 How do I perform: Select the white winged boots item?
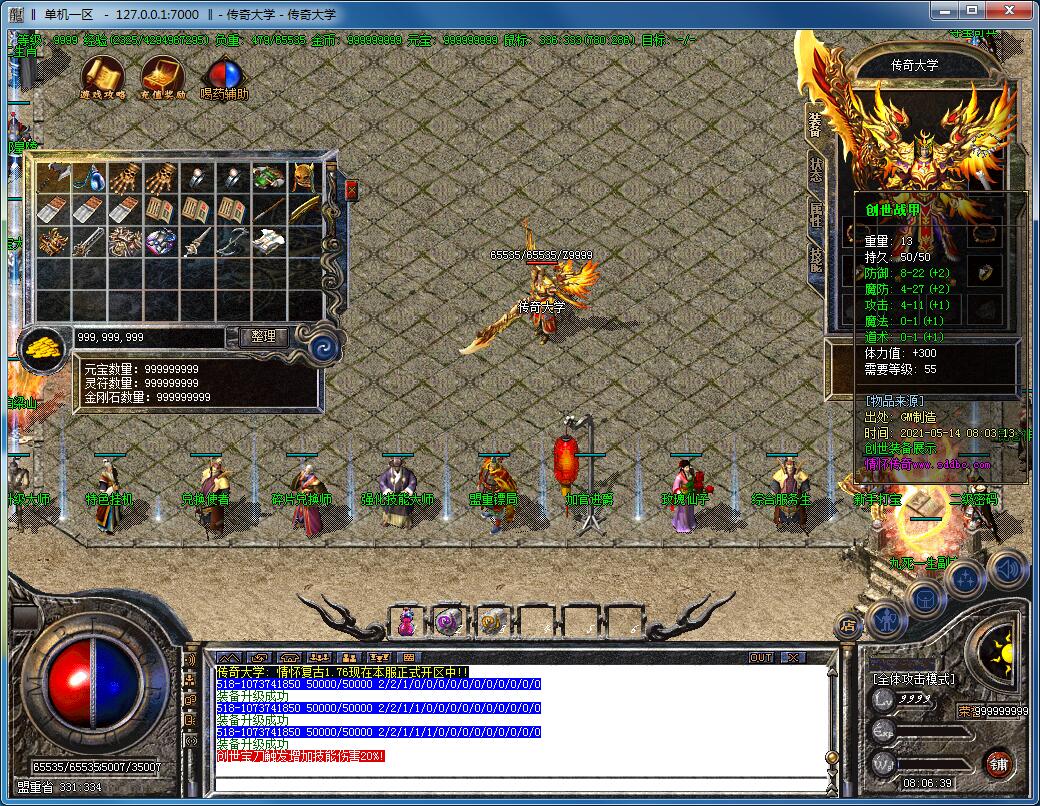click(x=268, y=242)
